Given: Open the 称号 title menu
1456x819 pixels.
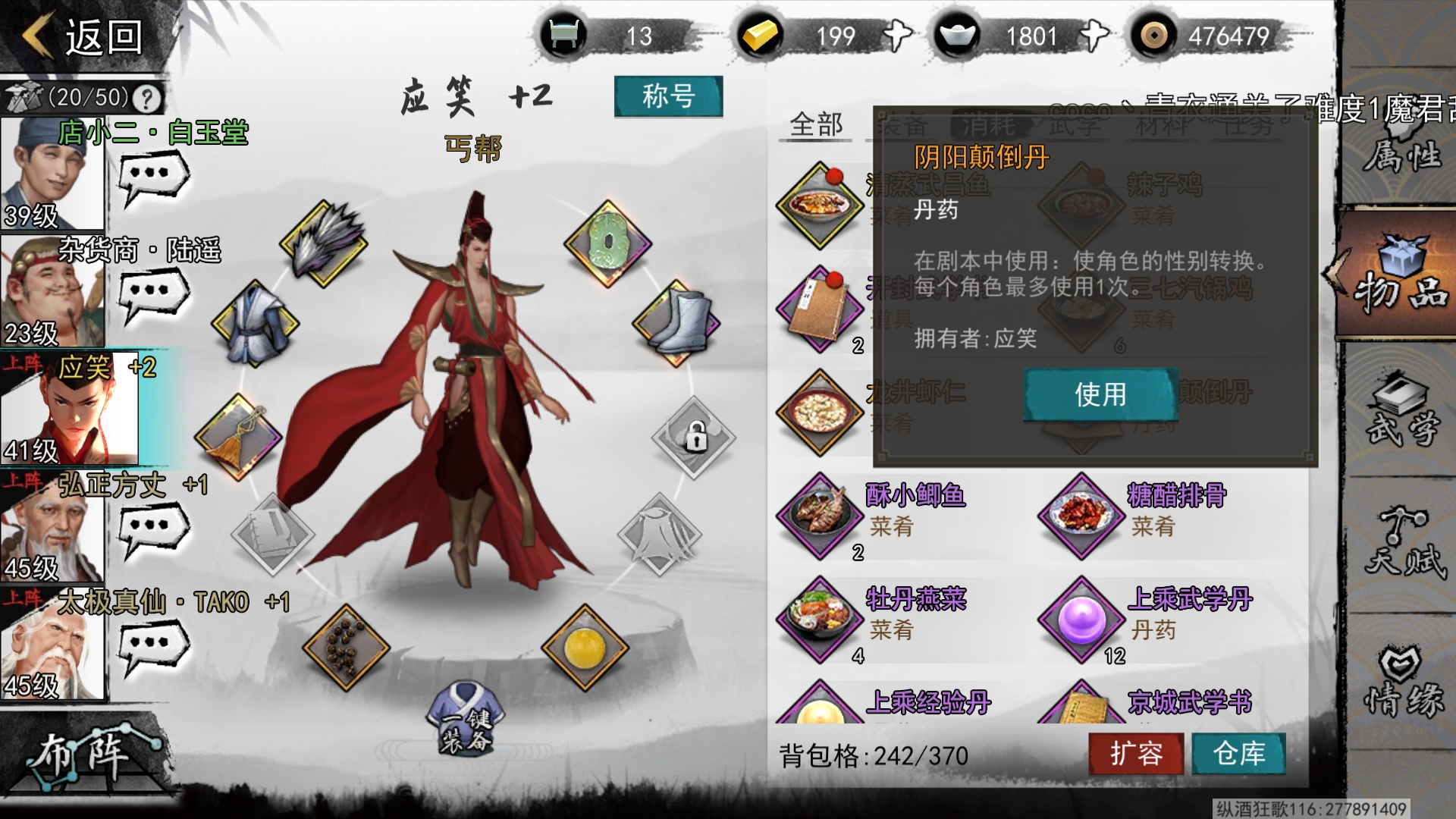Looking at the screenshot, I should pos(668,96).
